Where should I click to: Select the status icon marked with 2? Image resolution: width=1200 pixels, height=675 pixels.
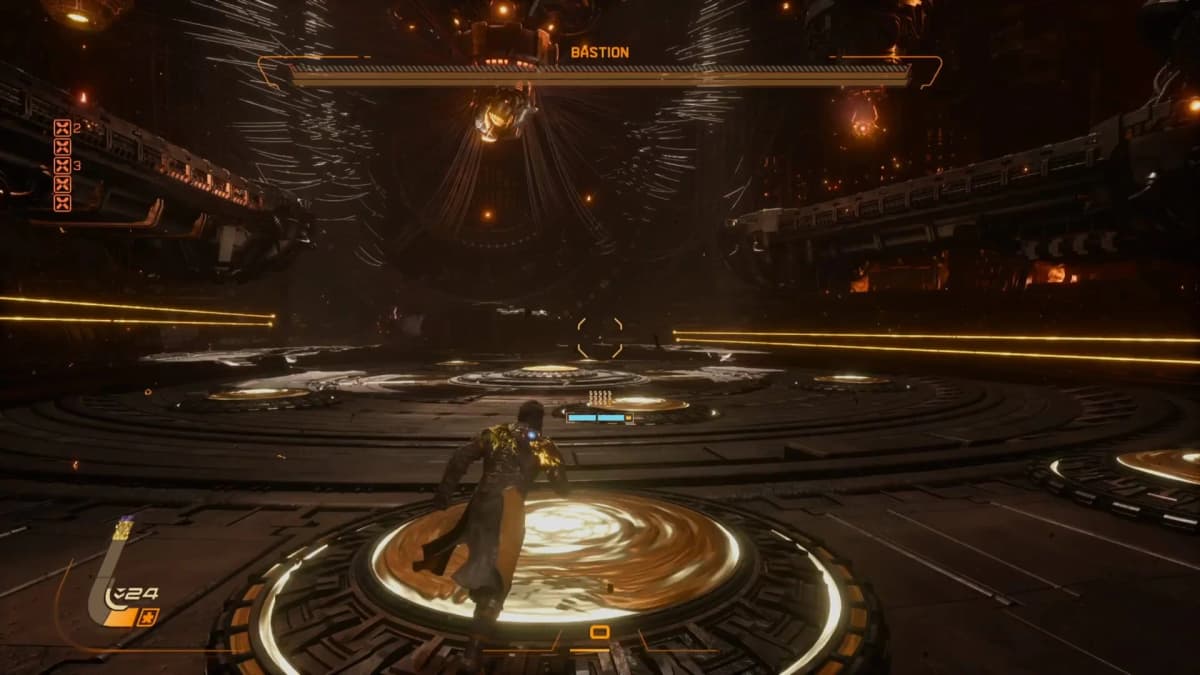pyautogui.click(x=62, y=128)
